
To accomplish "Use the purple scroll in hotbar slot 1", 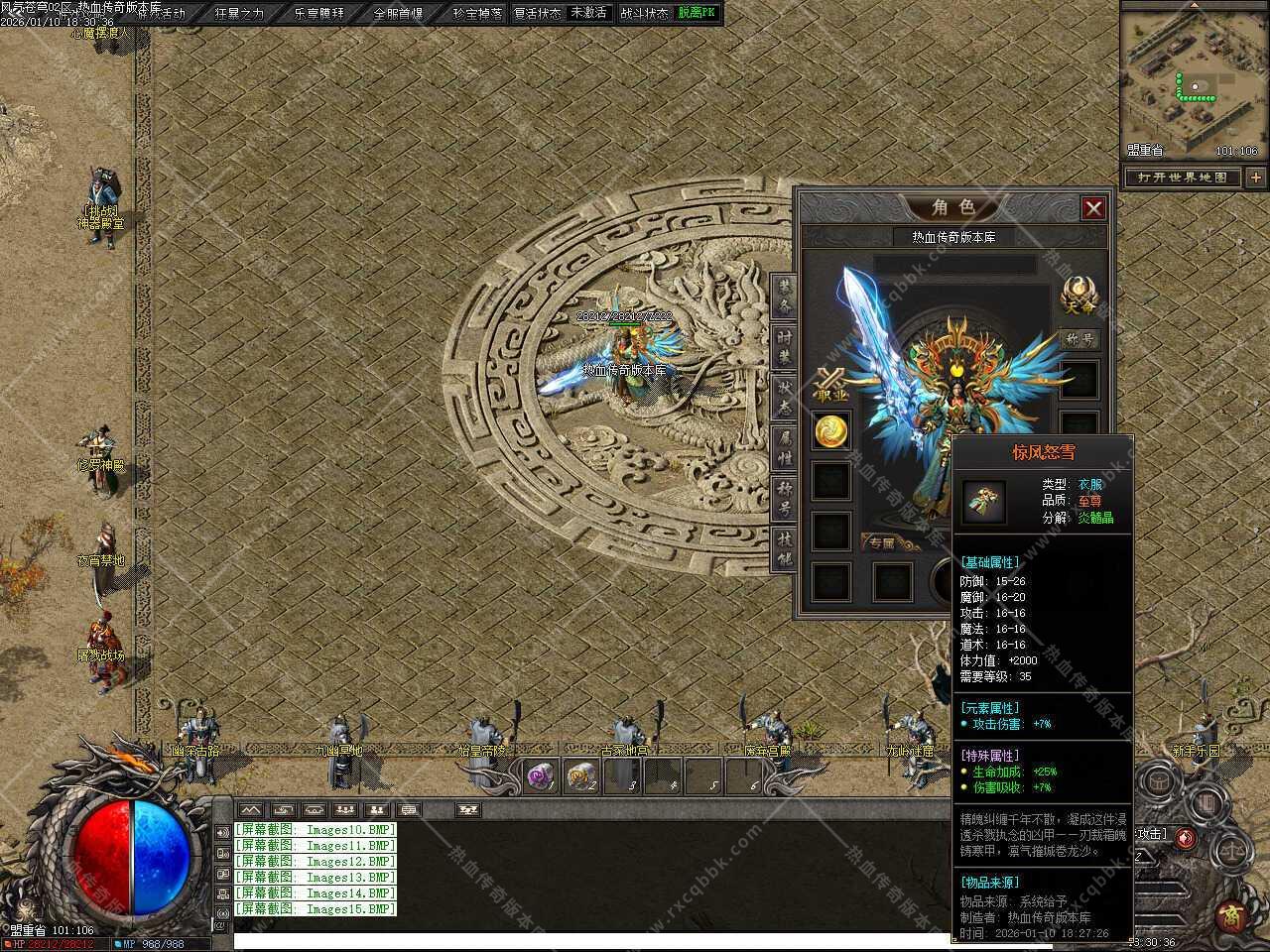I will click(x=540, y=776).
